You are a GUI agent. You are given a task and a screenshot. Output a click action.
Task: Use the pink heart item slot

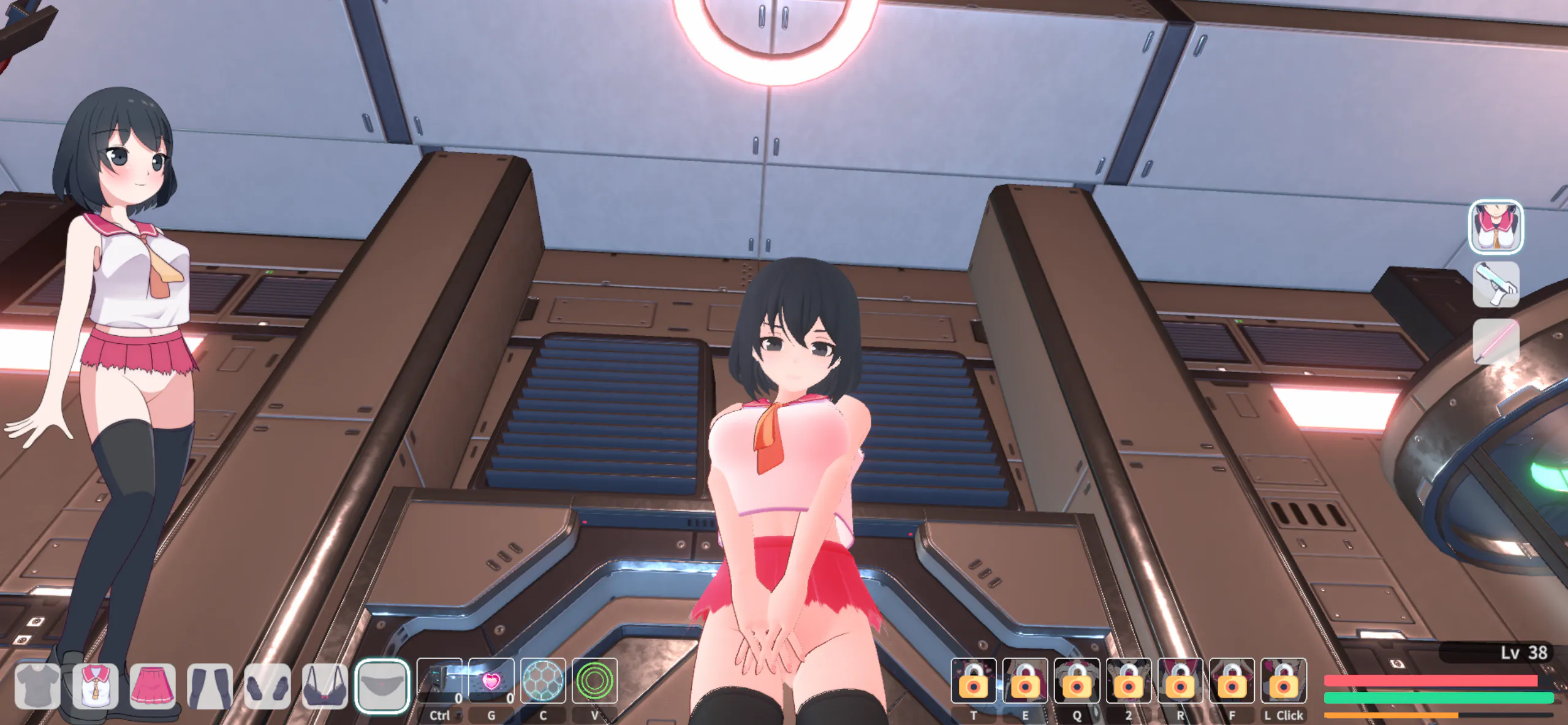coord(491,681)
